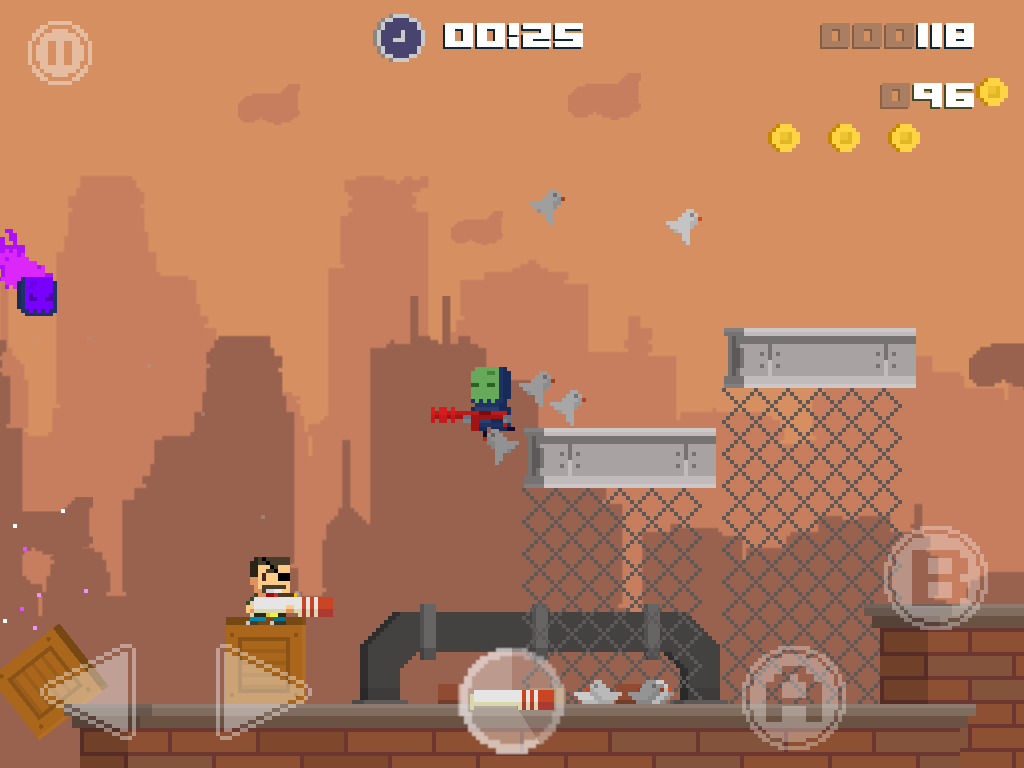Image resolution: width=1024 pixels, height=768 pixels.
Task: Tap the right arrow movement button
Action: point(258,692)
